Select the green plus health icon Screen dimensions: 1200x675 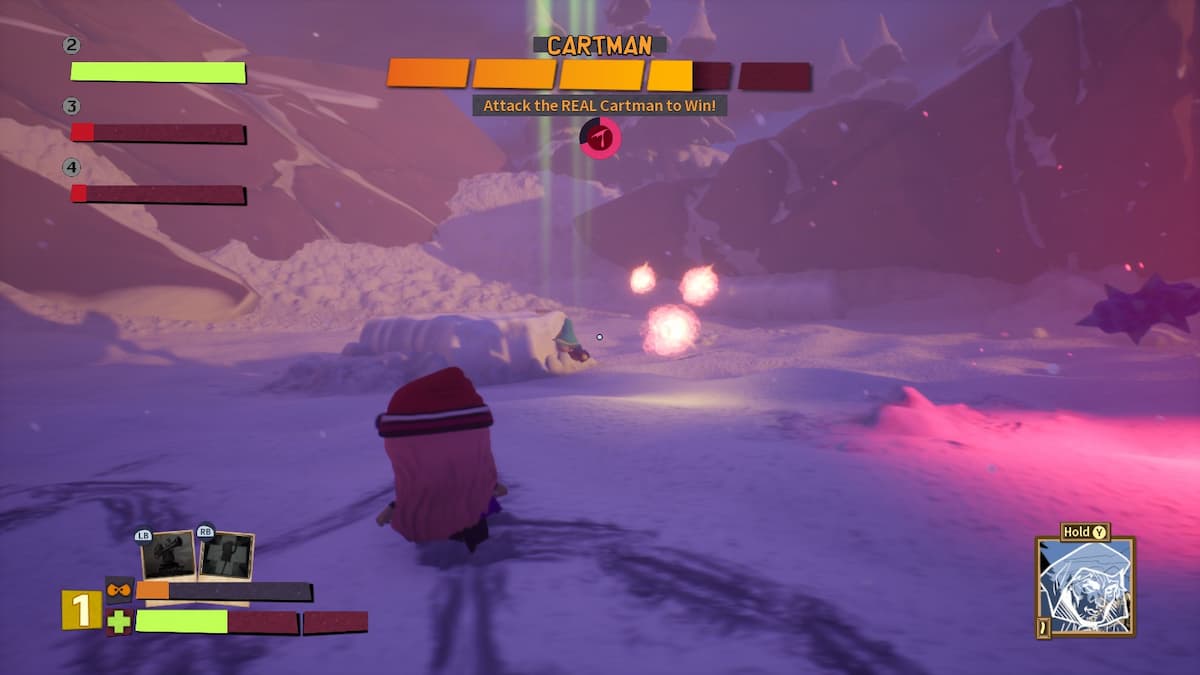point(119,622)
